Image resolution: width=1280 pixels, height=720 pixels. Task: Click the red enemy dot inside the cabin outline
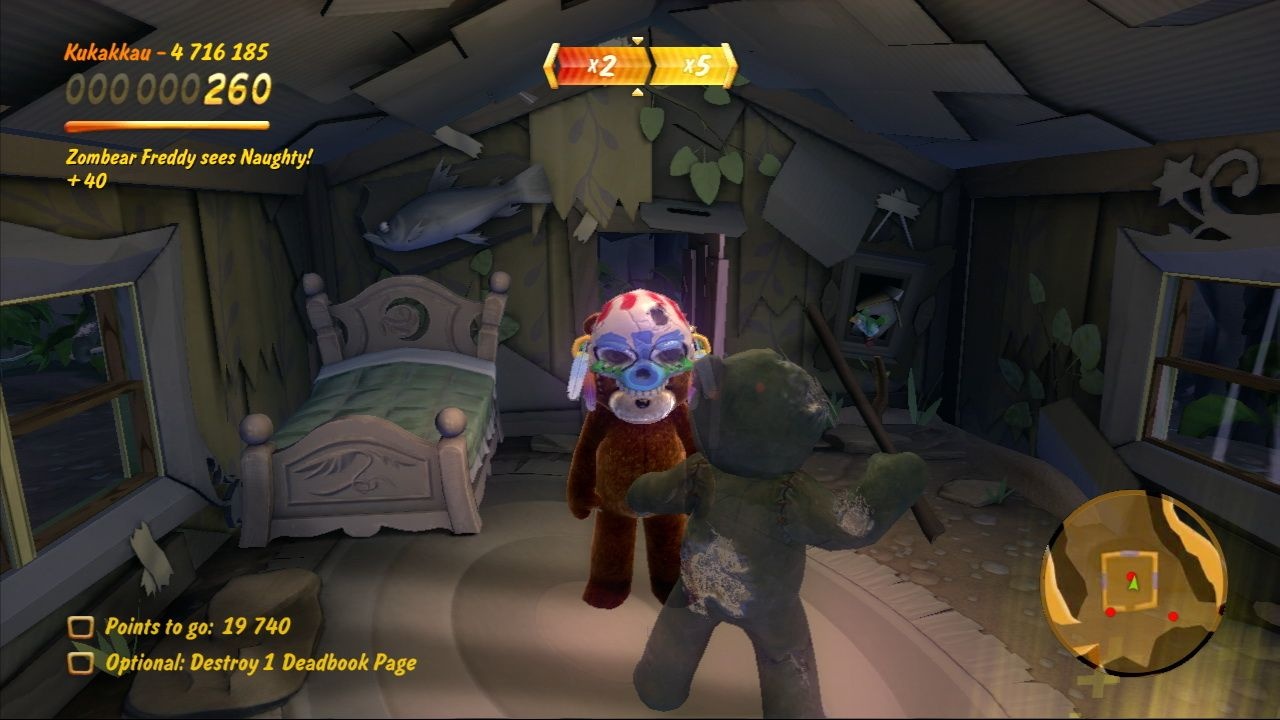(x=1131, y=576)
